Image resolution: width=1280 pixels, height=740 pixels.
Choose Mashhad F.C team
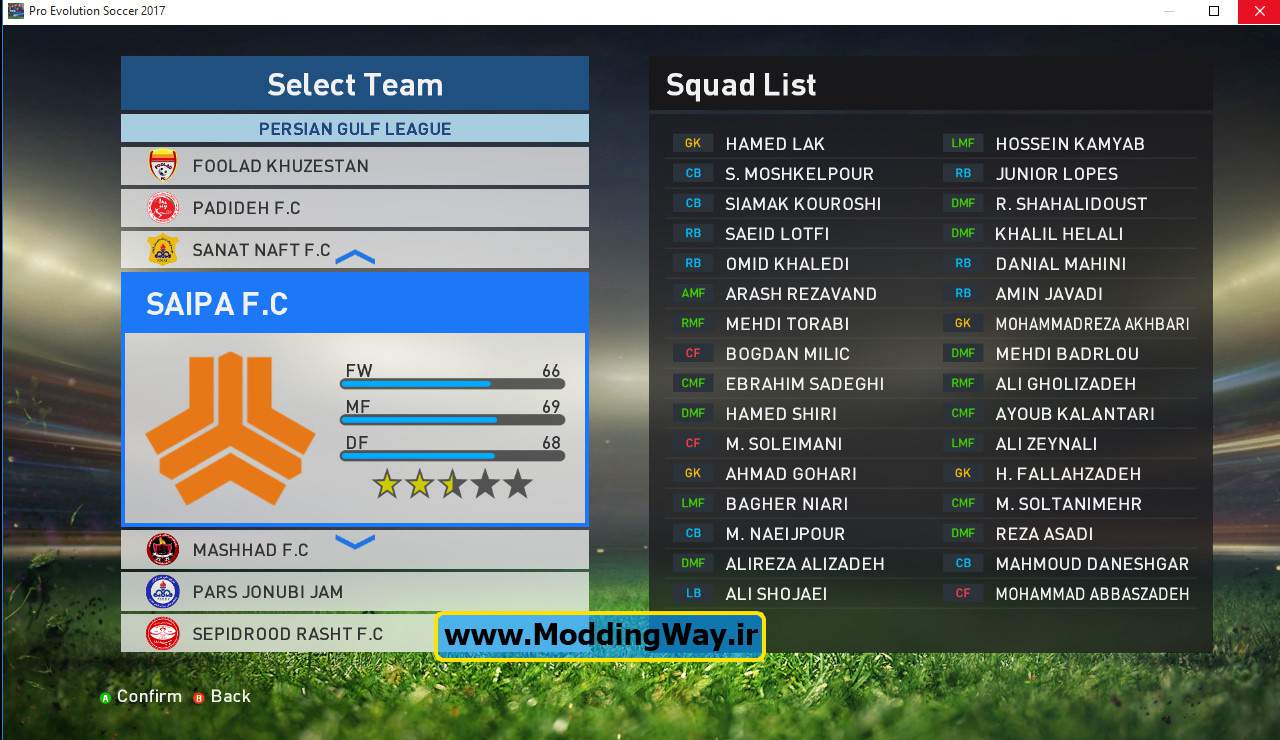click(x=354, y=550)
